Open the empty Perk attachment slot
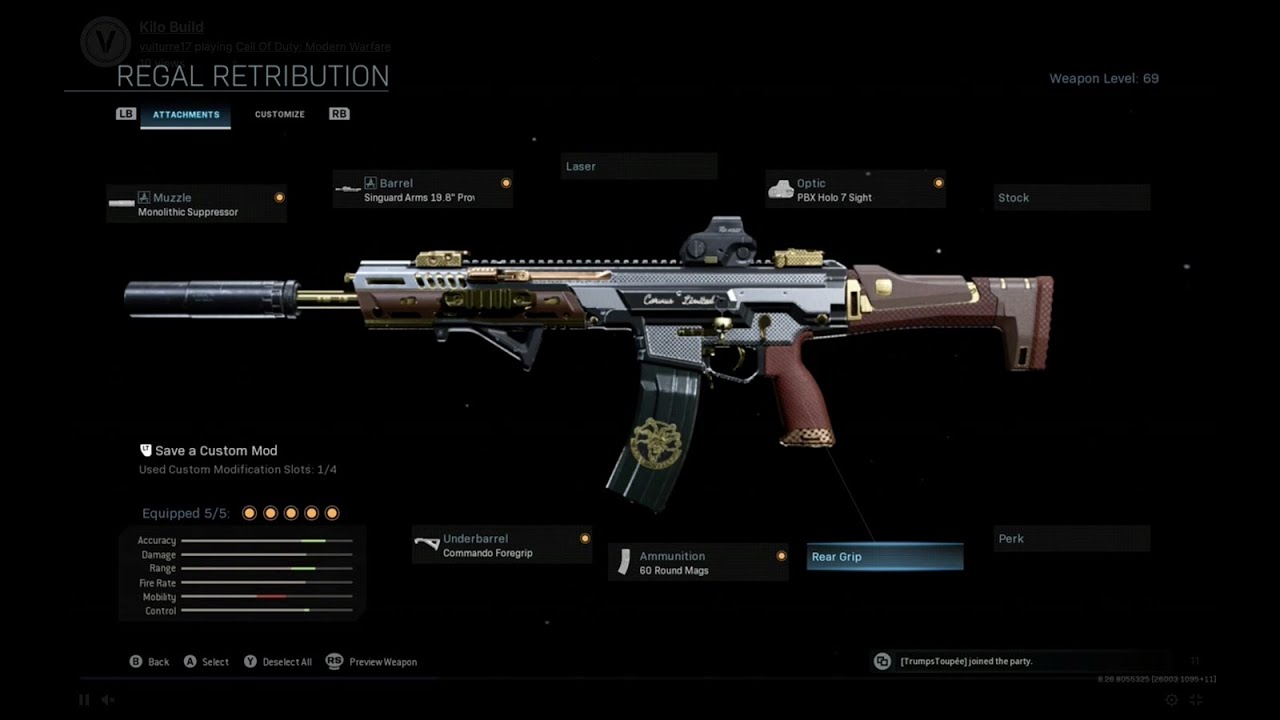The height and width of the screenshot is (720, 1280). (1071, 539)
